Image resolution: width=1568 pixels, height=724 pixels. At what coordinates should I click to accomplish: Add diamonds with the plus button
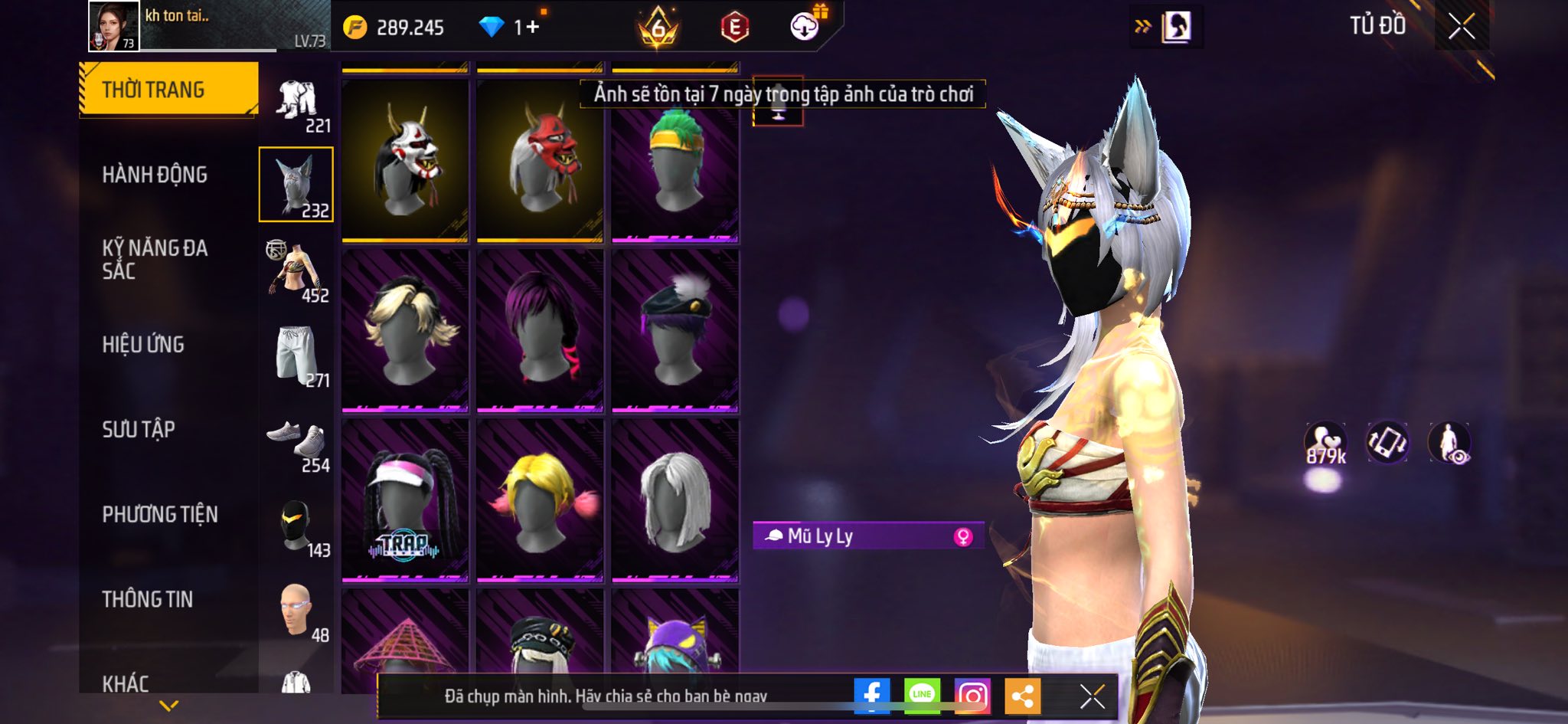(x=532, y=28)
